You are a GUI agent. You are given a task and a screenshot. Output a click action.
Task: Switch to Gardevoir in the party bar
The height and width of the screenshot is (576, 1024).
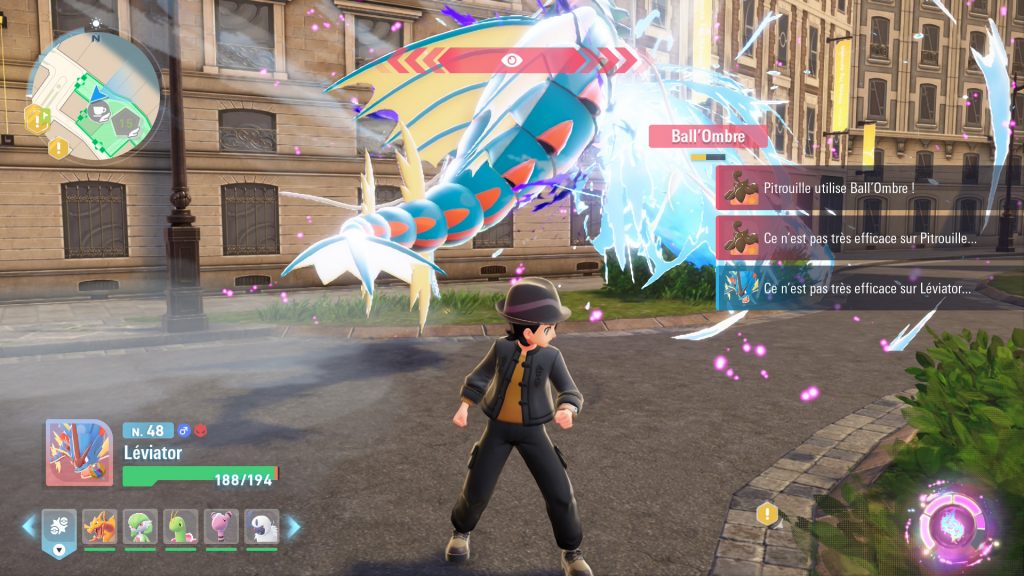[x=140, y=526]
